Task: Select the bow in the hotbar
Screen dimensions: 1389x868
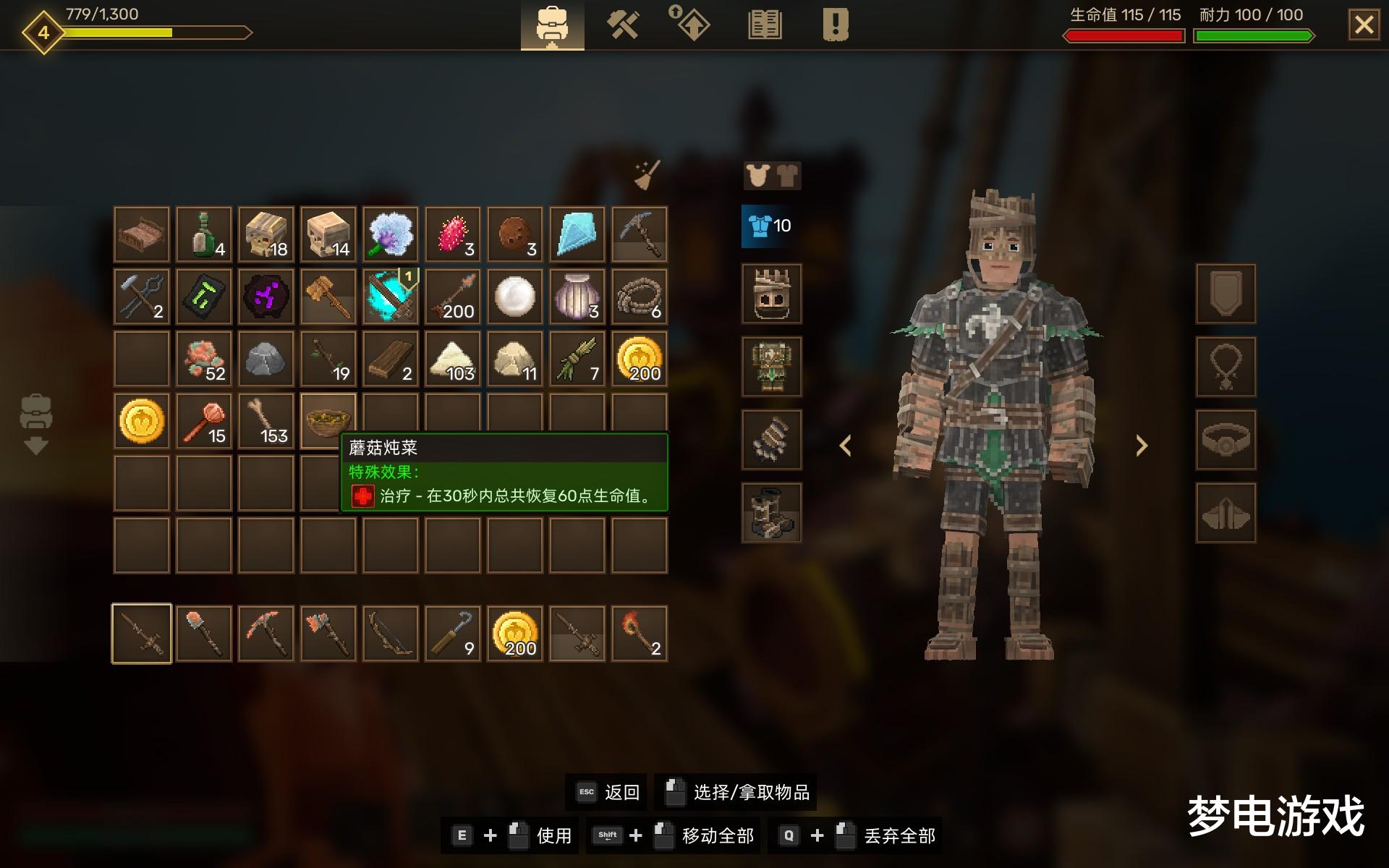Action: pyautogui.click(x=391, y=634)
